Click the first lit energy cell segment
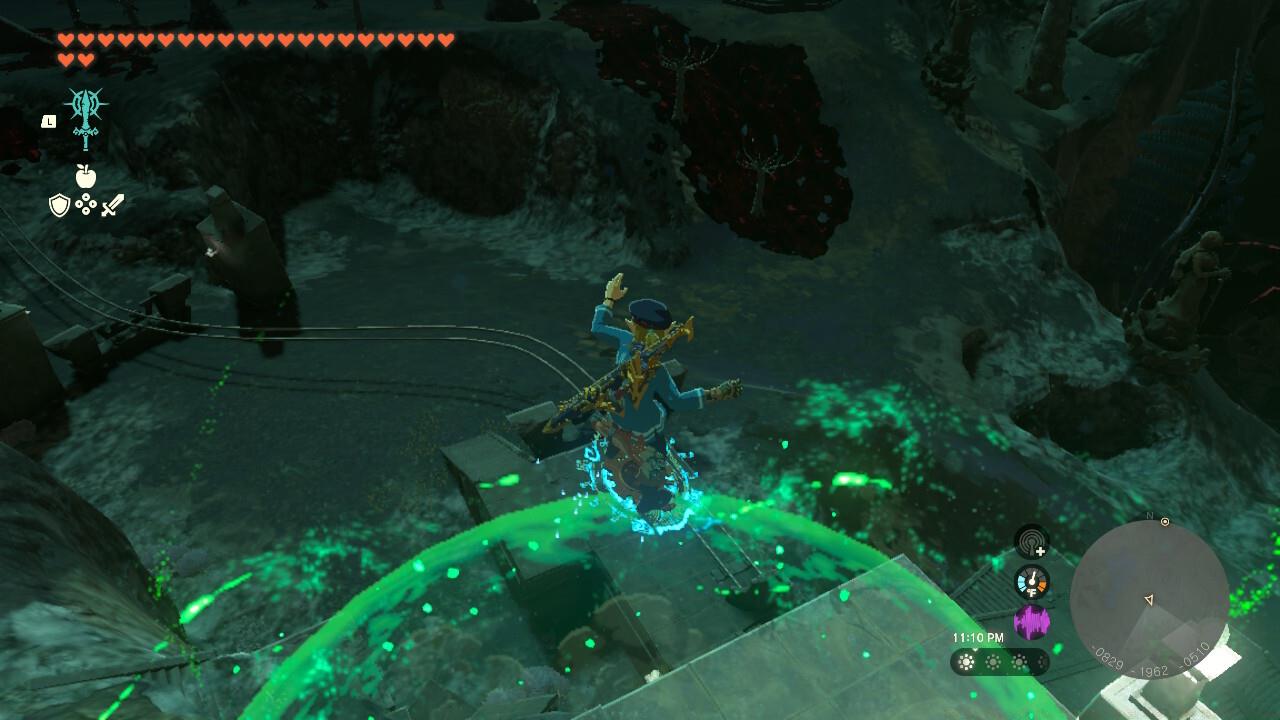The height and width of the screenshot is (720, 1280). pyautogui.click(x=966, y=660)
